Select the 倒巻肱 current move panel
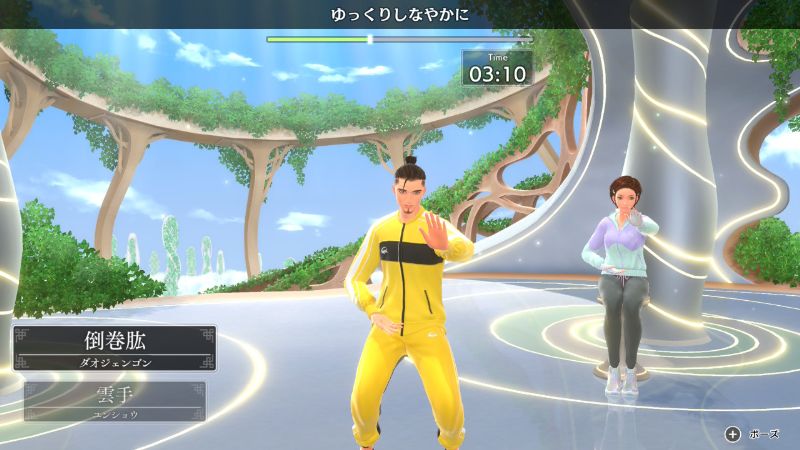This screenshot has height=450, width=800. pyautogui.click(x=114, y=348)
